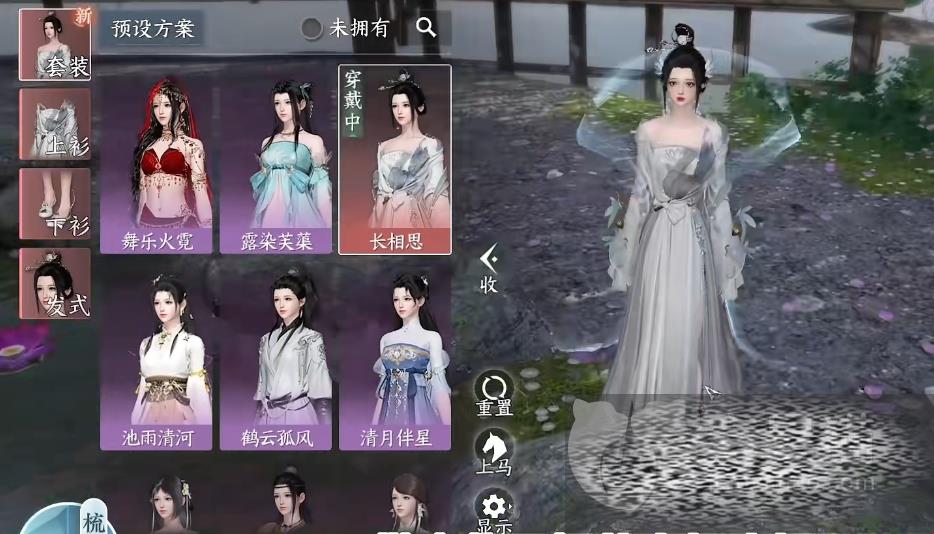Pick the 长相思 outfit currently worn
The height and width of the screenshot is (534, 934).
pos(395,160)
